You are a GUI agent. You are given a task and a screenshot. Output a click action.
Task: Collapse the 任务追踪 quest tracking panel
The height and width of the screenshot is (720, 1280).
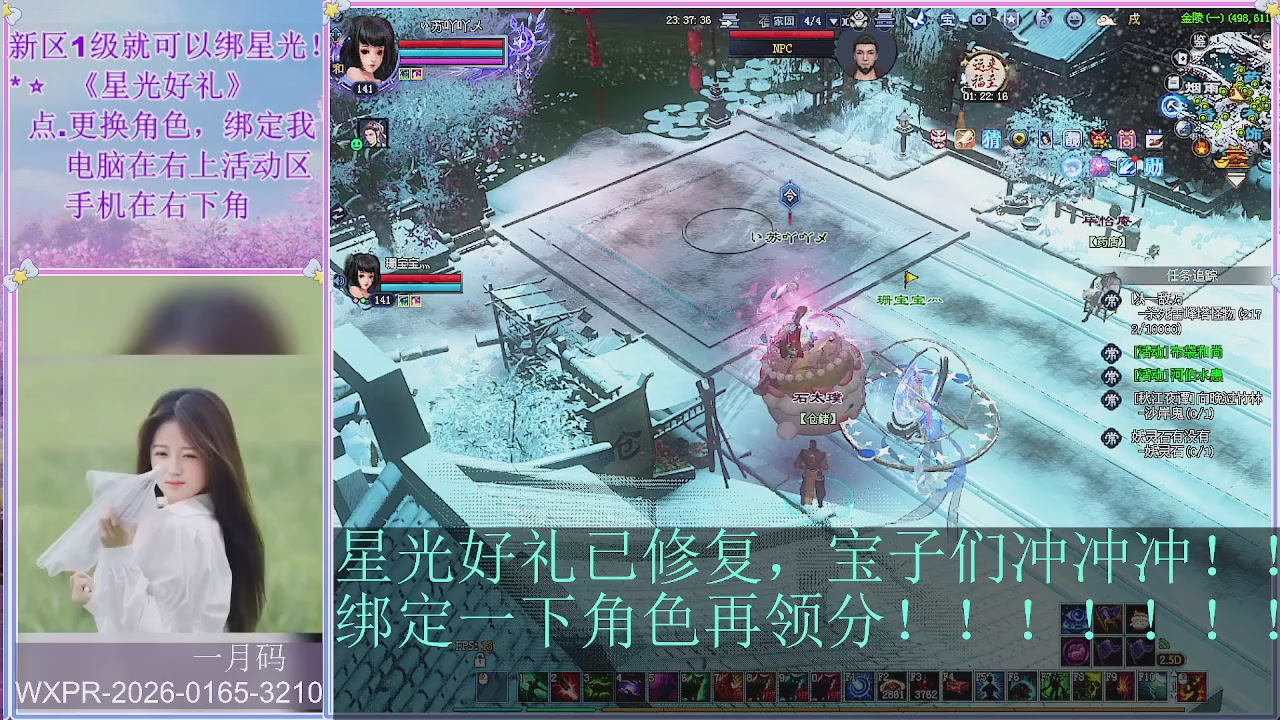(1192, 273)
